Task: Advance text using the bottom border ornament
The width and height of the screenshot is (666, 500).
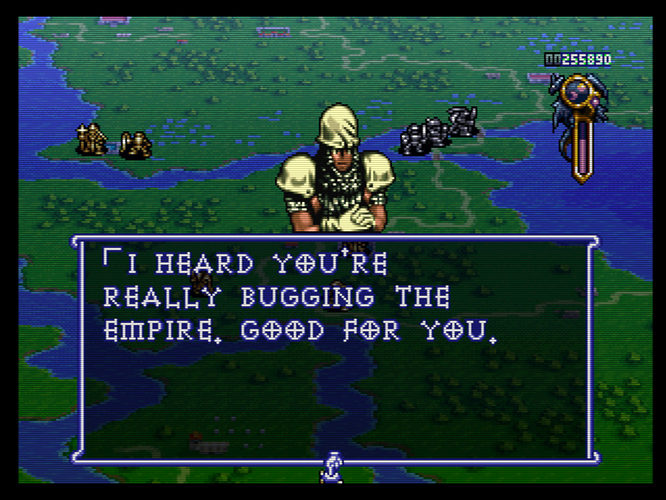Action: tap(333, 465)
